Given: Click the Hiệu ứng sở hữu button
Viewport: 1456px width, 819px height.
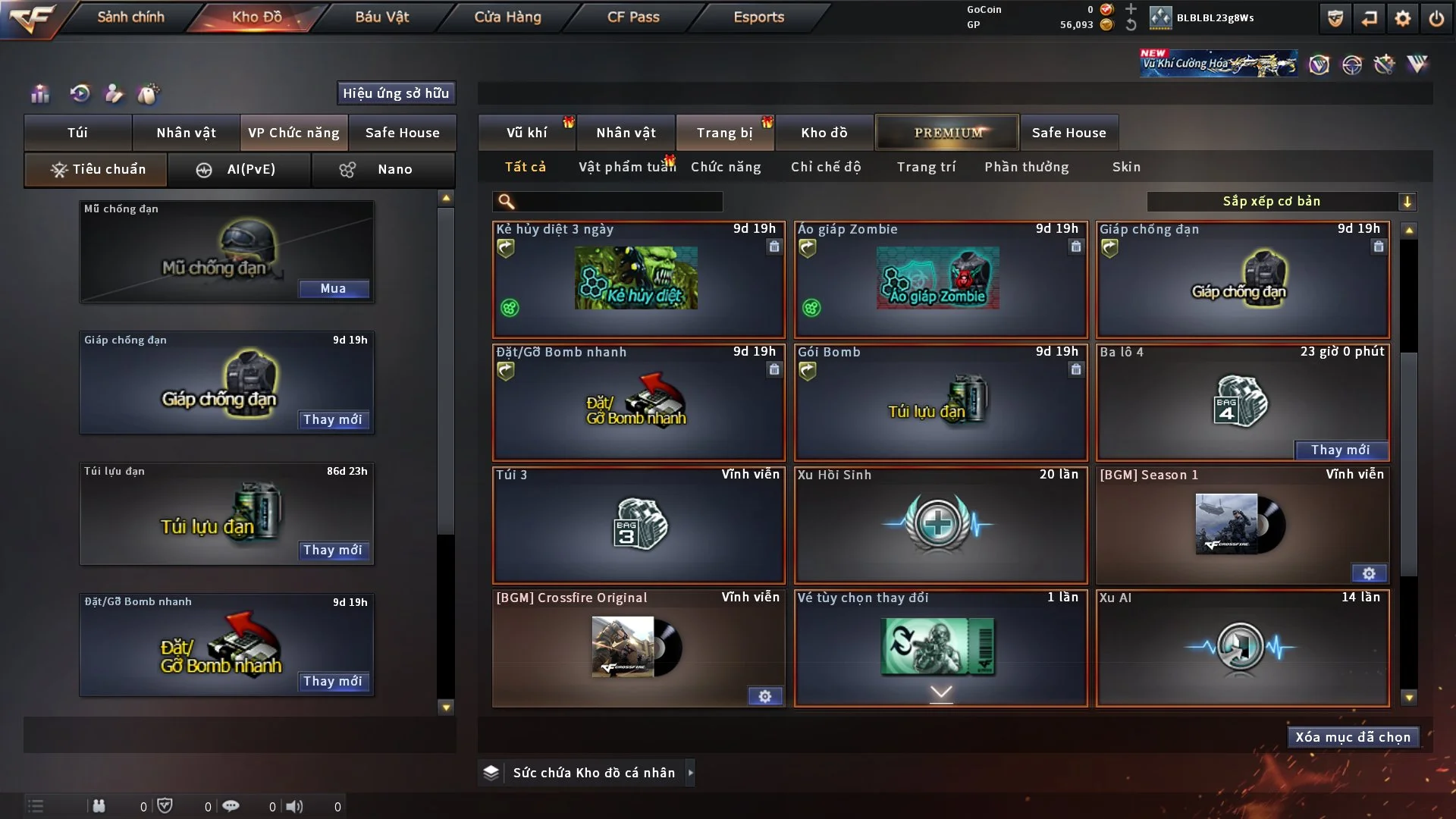Looking at the screenshot, I should [x=396, y=93].
